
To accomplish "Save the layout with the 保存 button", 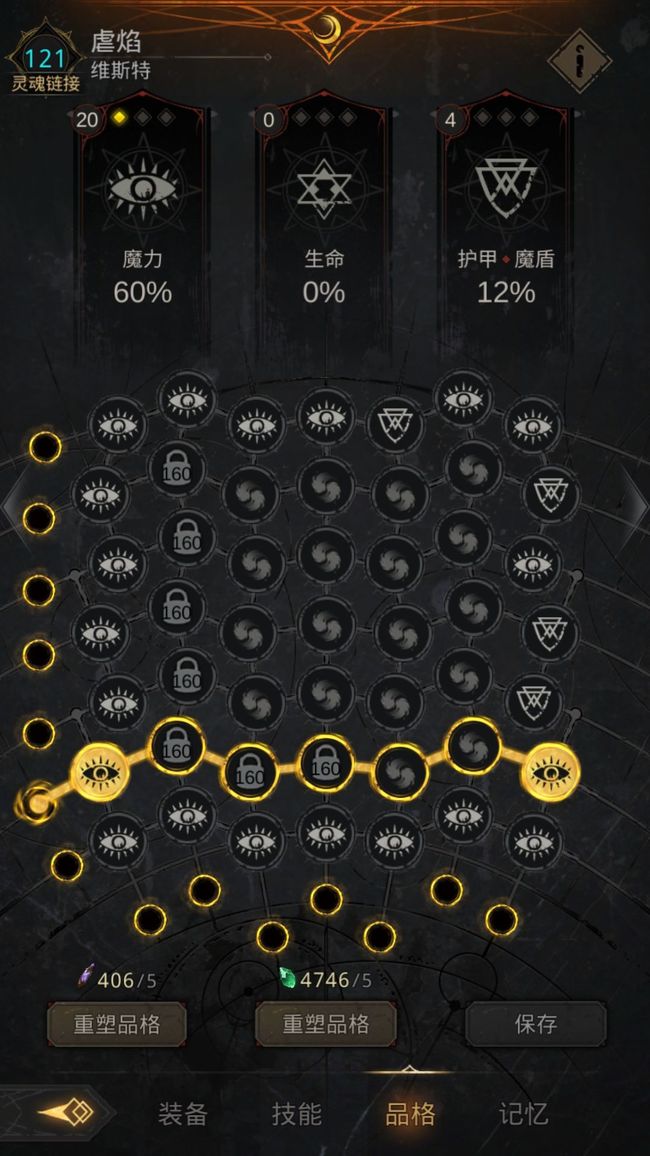I will (x=536, y=1024).
